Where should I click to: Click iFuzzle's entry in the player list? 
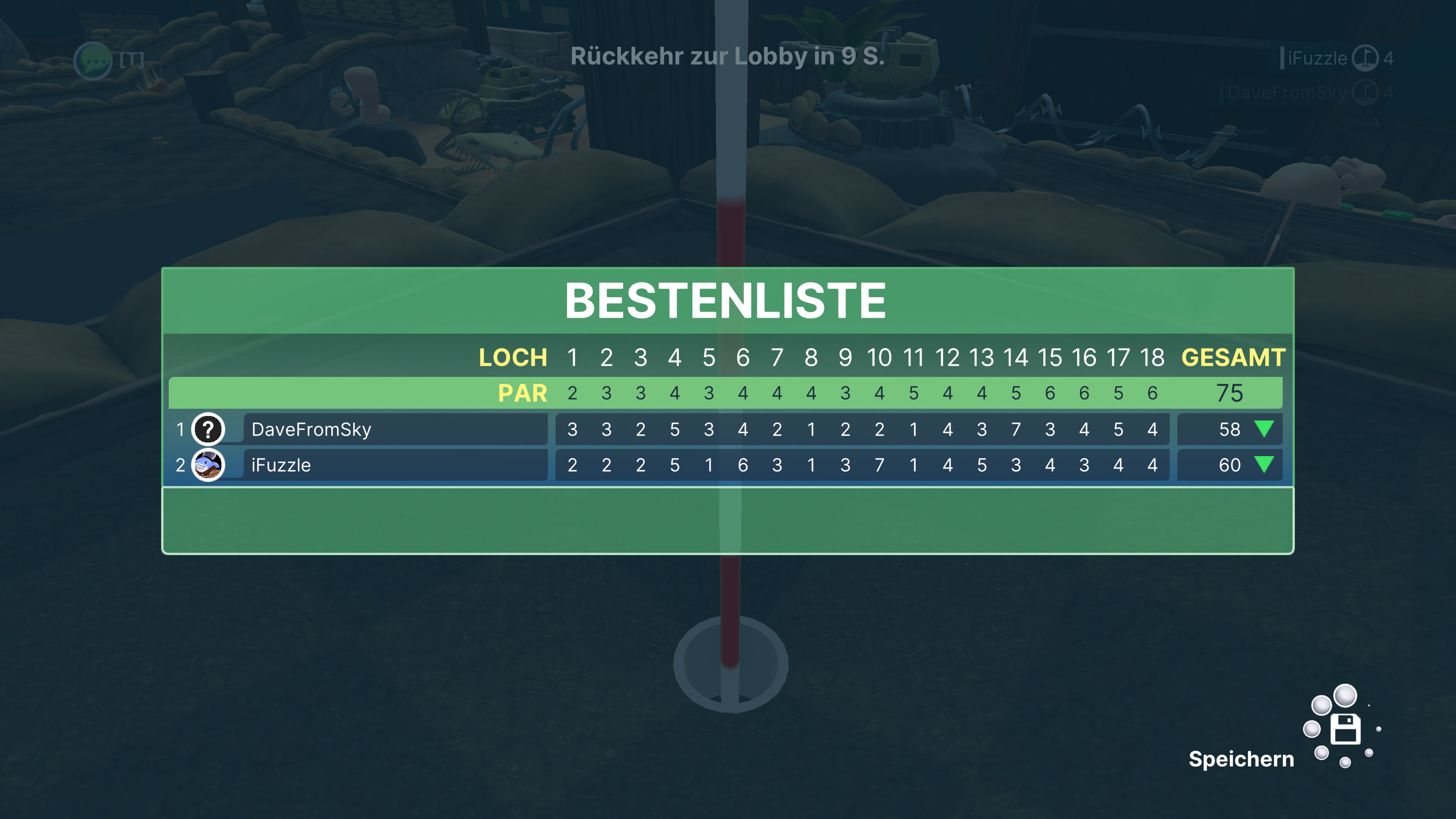point(1317,58)
